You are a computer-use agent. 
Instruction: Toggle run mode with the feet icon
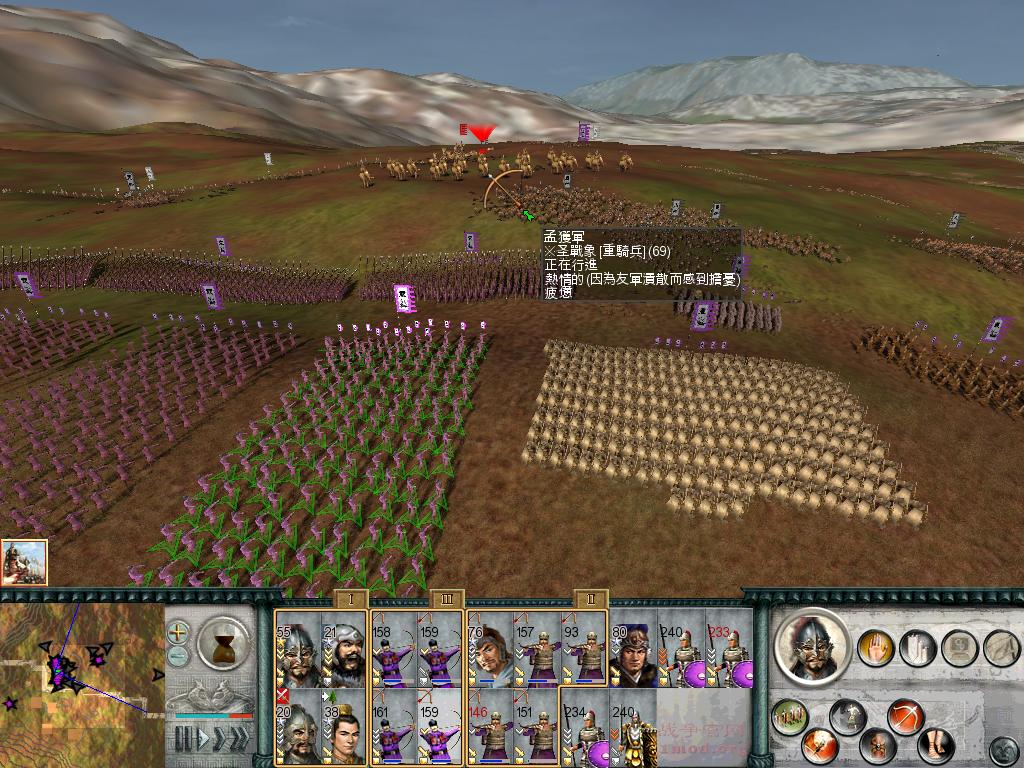[x=935, y=745]
